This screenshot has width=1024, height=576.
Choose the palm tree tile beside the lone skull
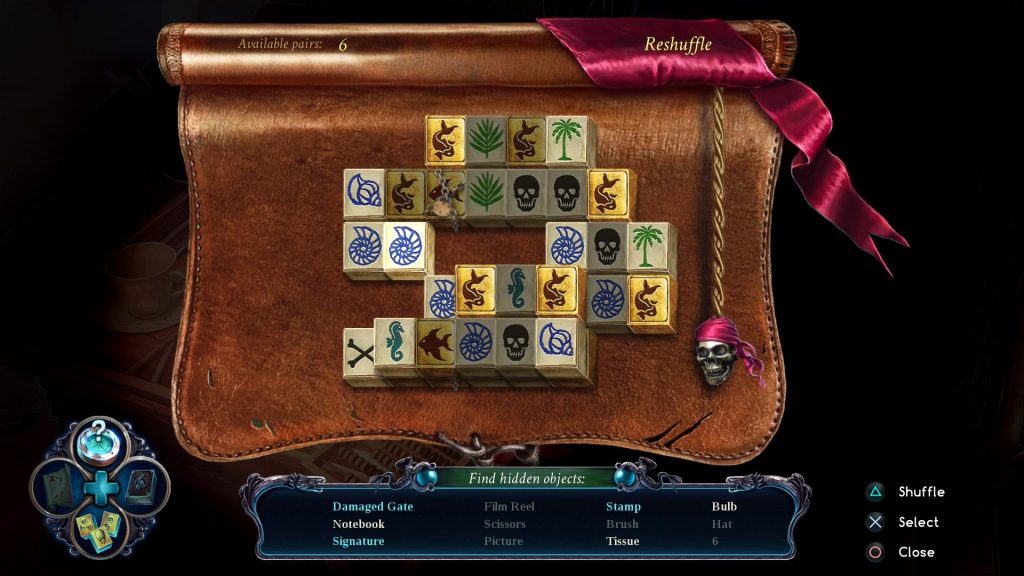click(x=646, y=246)
